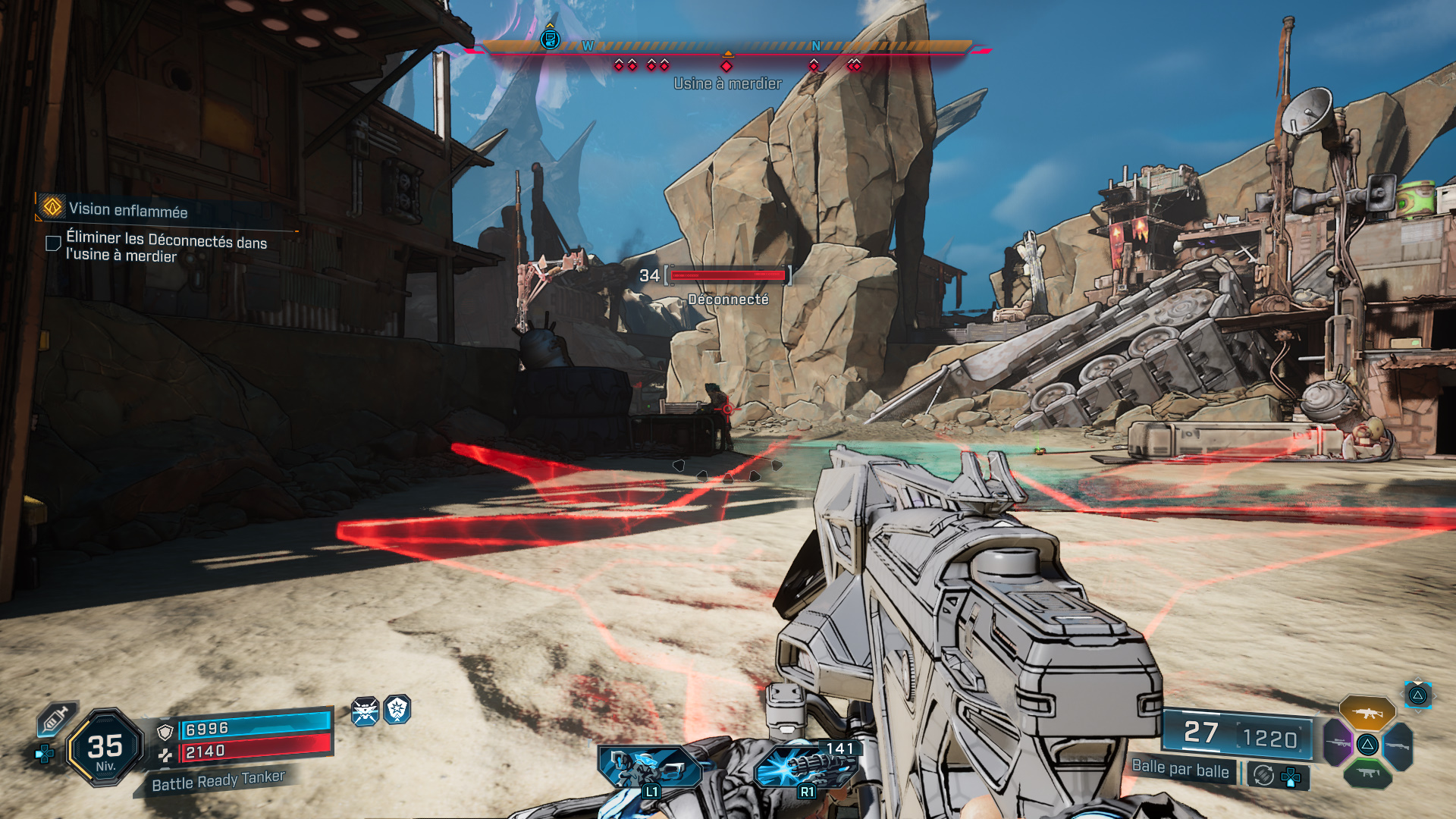1456x819 pixels.
Task: Switch to the purple sniper rifle slot
Action: pyautogui.click(x=1337, y=742)
